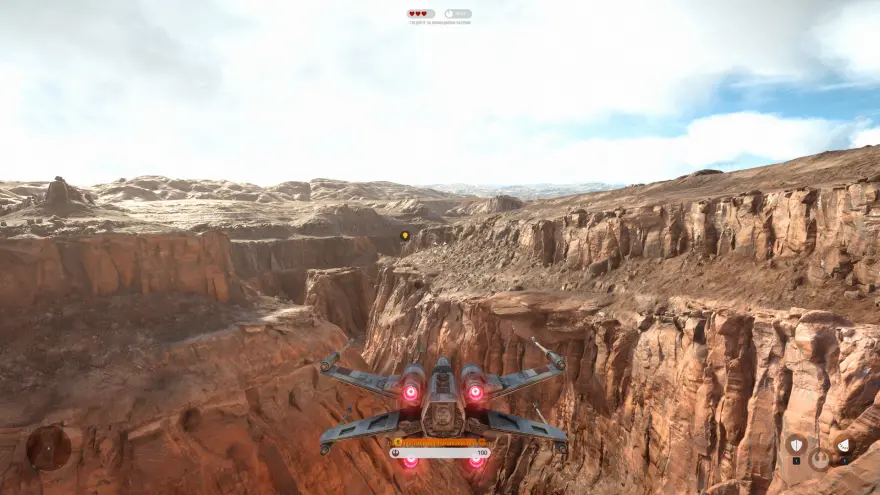
Task: Select the yellow objective marker over the canyon
Action: pyautogui.click(x=405, y=236)
